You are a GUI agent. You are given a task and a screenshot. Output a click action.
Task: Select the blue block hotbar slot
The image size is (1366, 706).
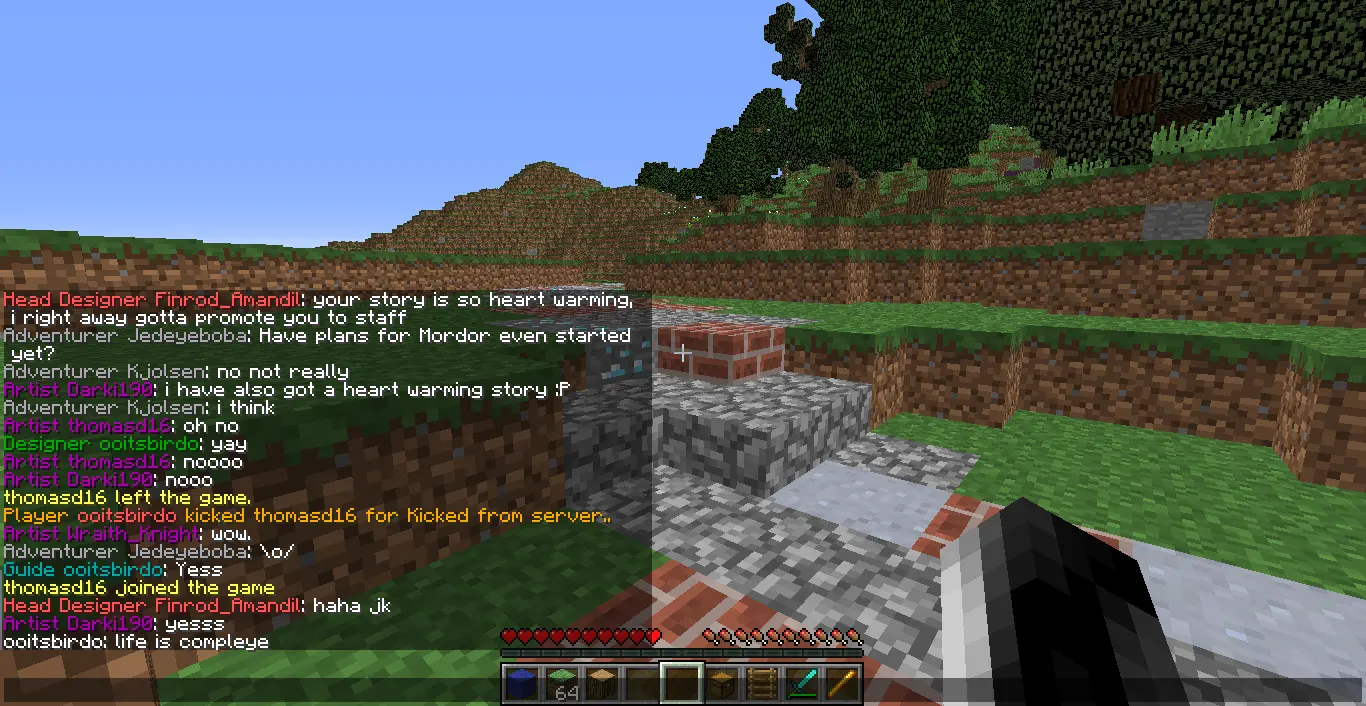click(x=521, y=683)
